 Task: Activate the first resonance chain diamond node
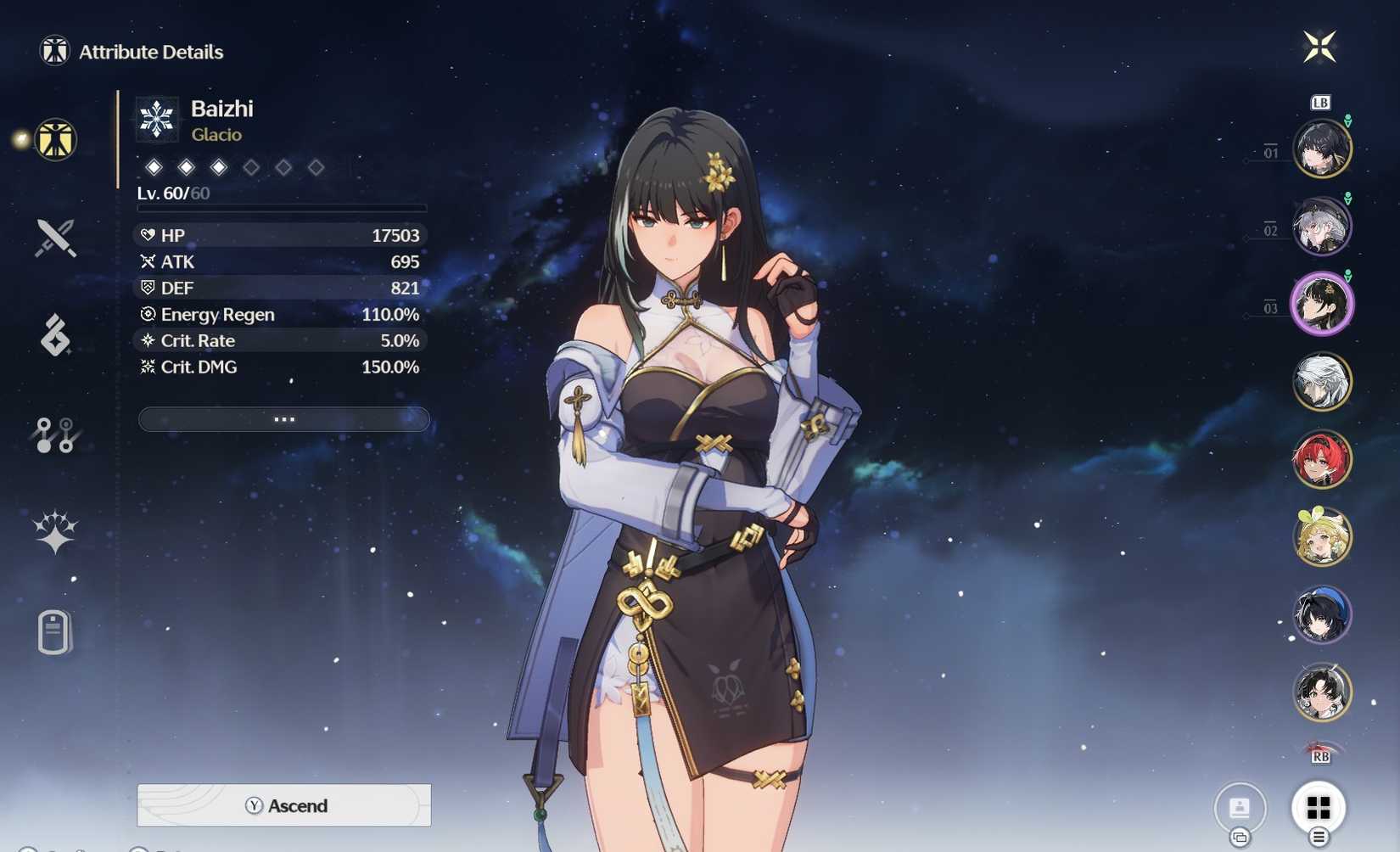click(x=155, y=167)
